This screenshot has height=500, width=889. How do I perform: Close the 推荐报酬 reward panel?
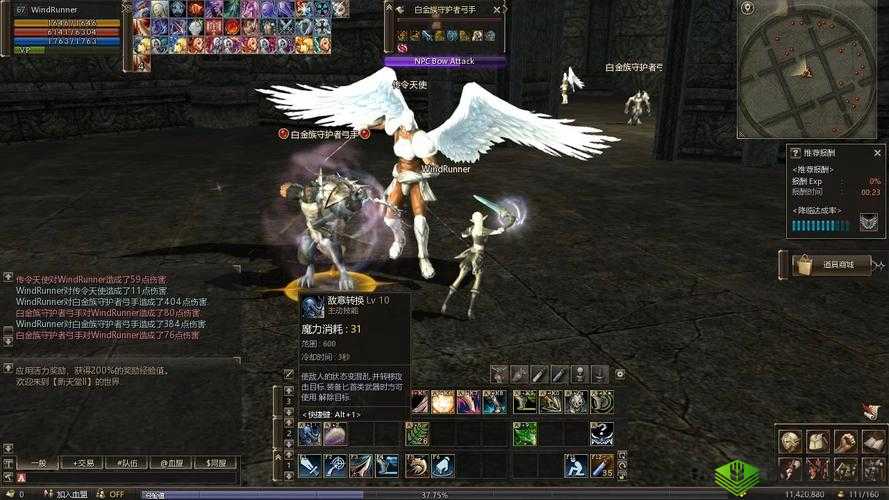[878, 153]
